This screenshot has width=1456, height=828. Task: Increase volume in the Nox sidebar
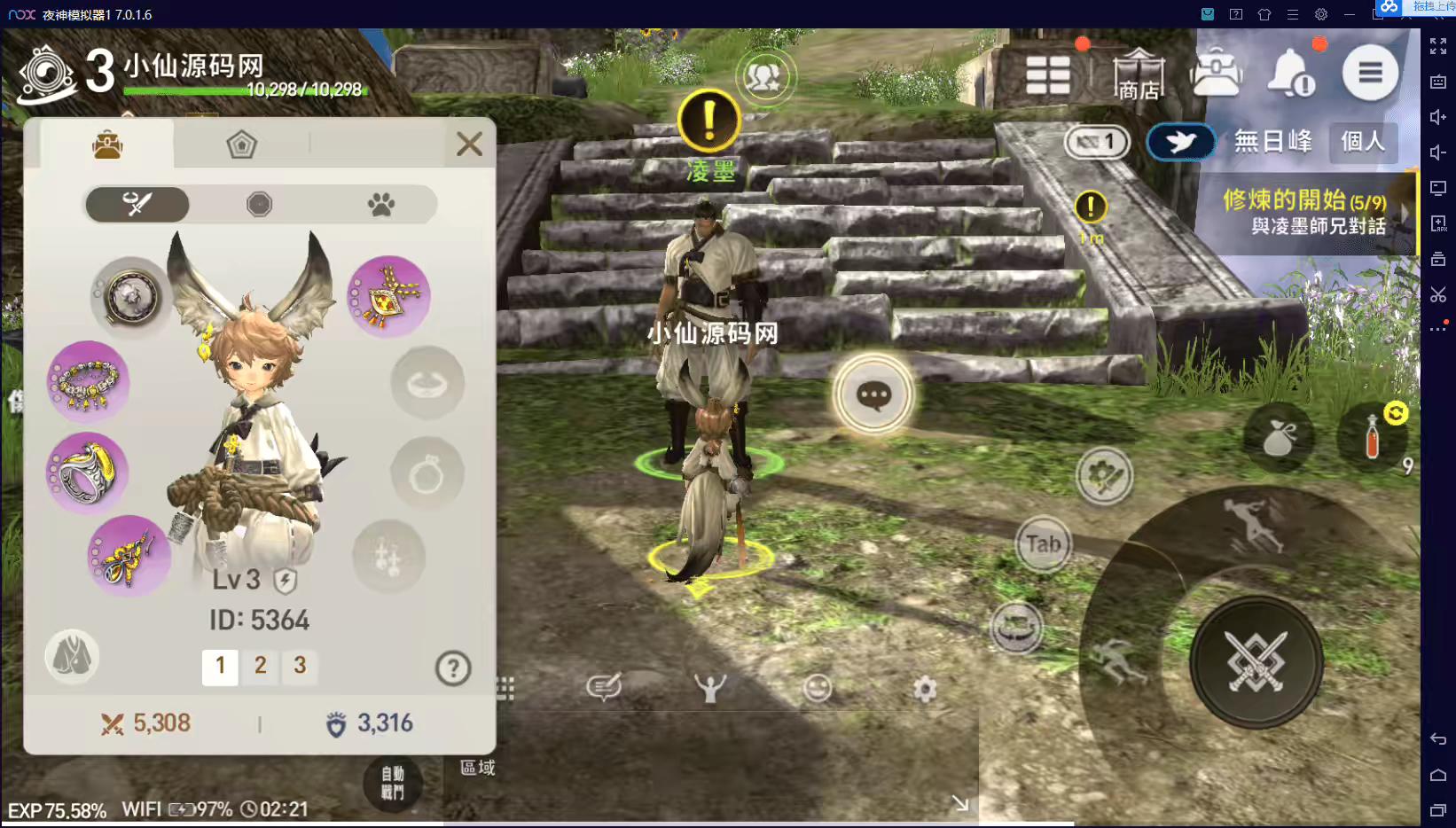(1438, 116)
